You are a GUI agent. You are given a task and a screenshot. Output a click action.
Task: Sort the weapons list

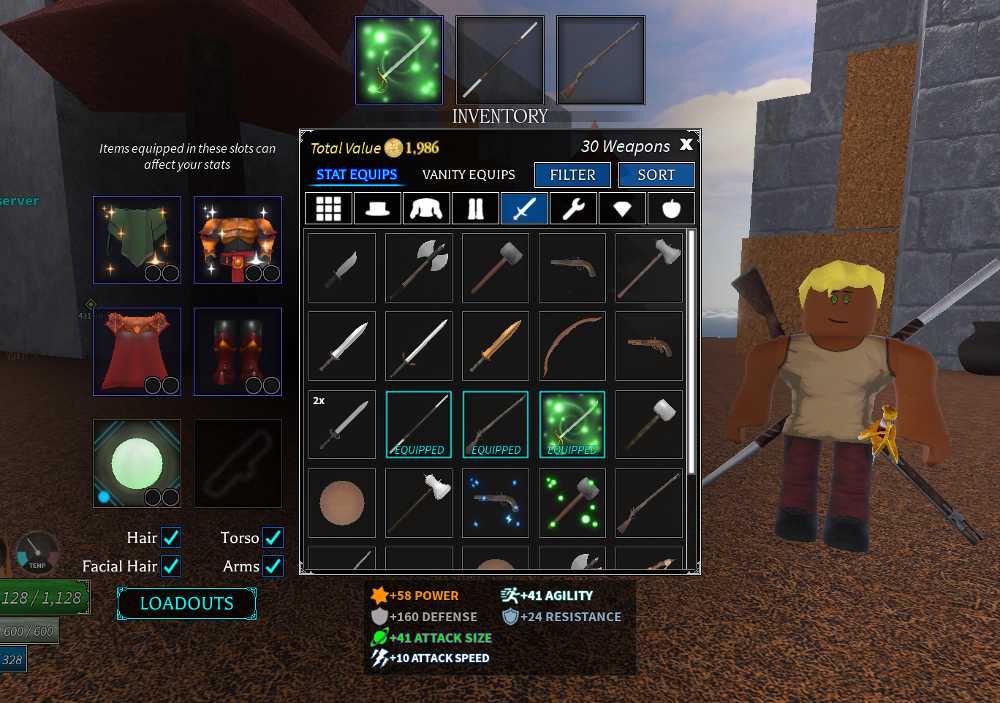pos(655,175)
